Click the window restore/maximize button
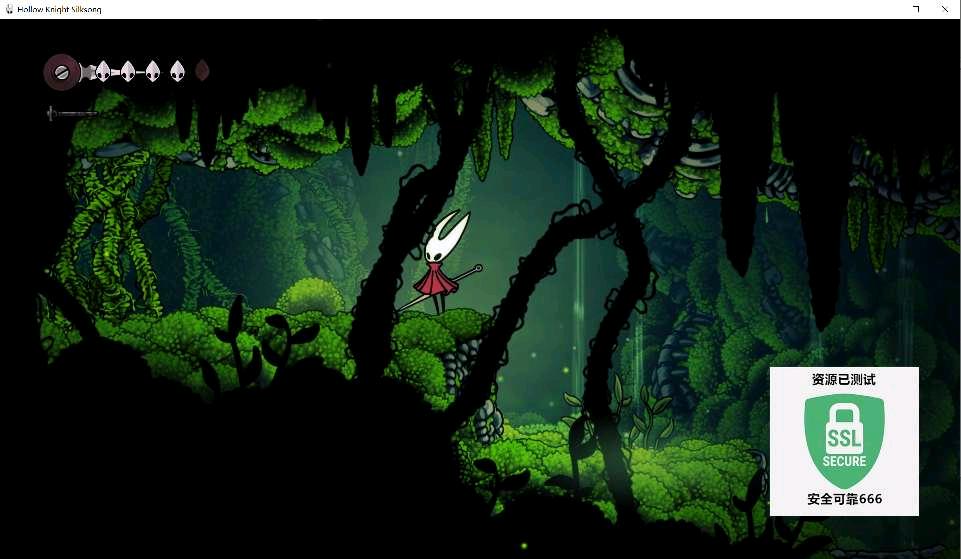The width and height of the screenshot is (961, 559). pyautogui.click(x=915, y=9)
